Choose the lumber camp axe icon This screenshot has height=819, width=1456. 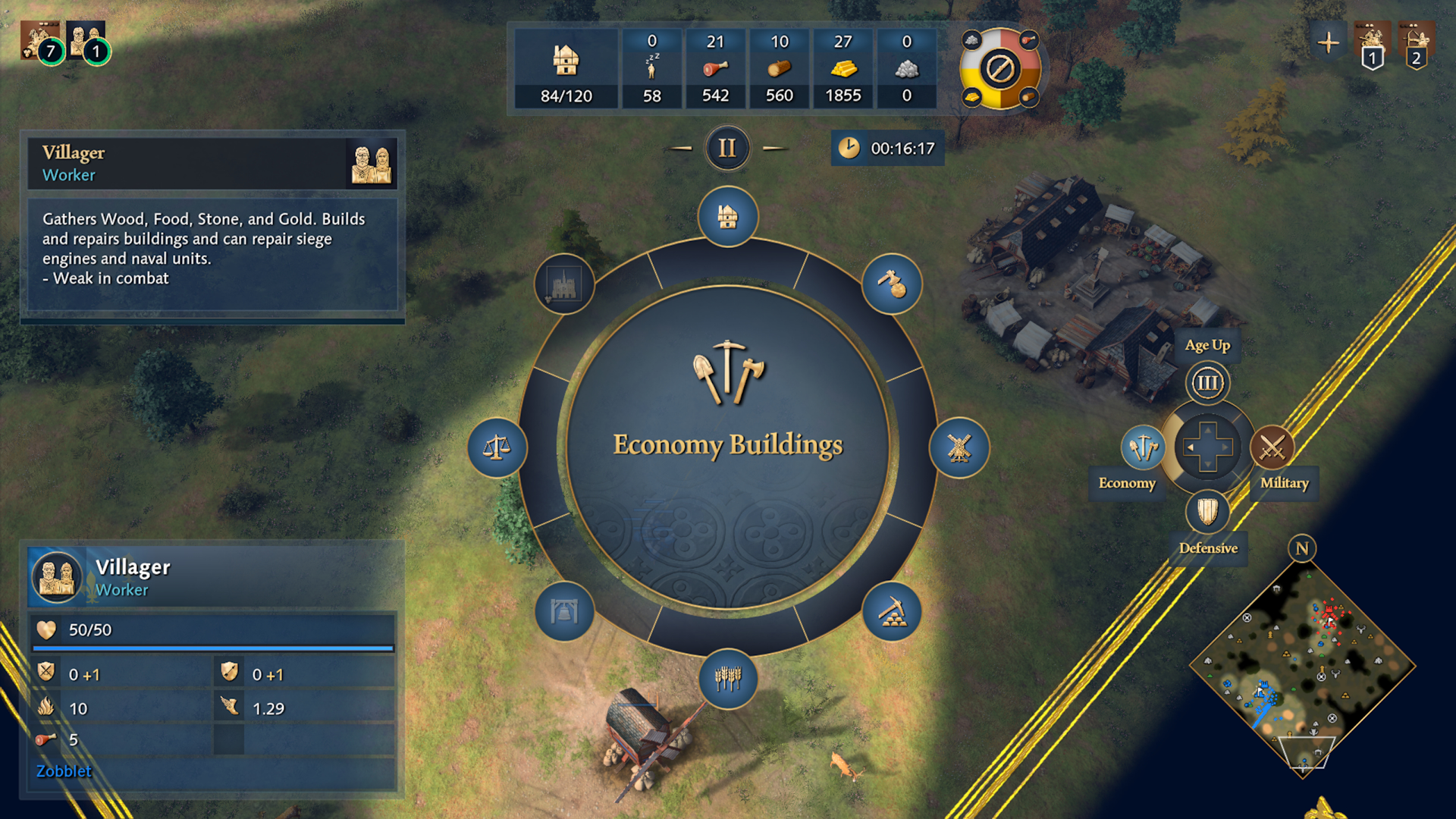click(x=892, y=284)
